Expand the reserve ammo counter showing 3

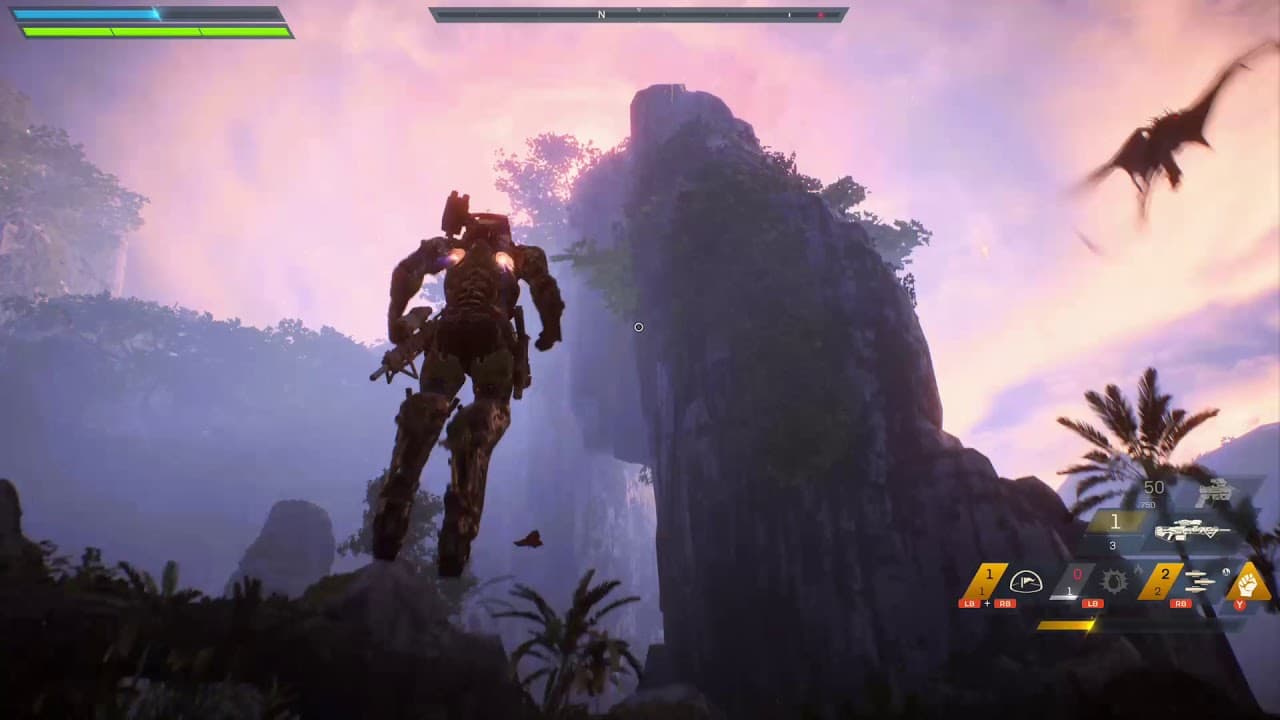point(1112,543)
